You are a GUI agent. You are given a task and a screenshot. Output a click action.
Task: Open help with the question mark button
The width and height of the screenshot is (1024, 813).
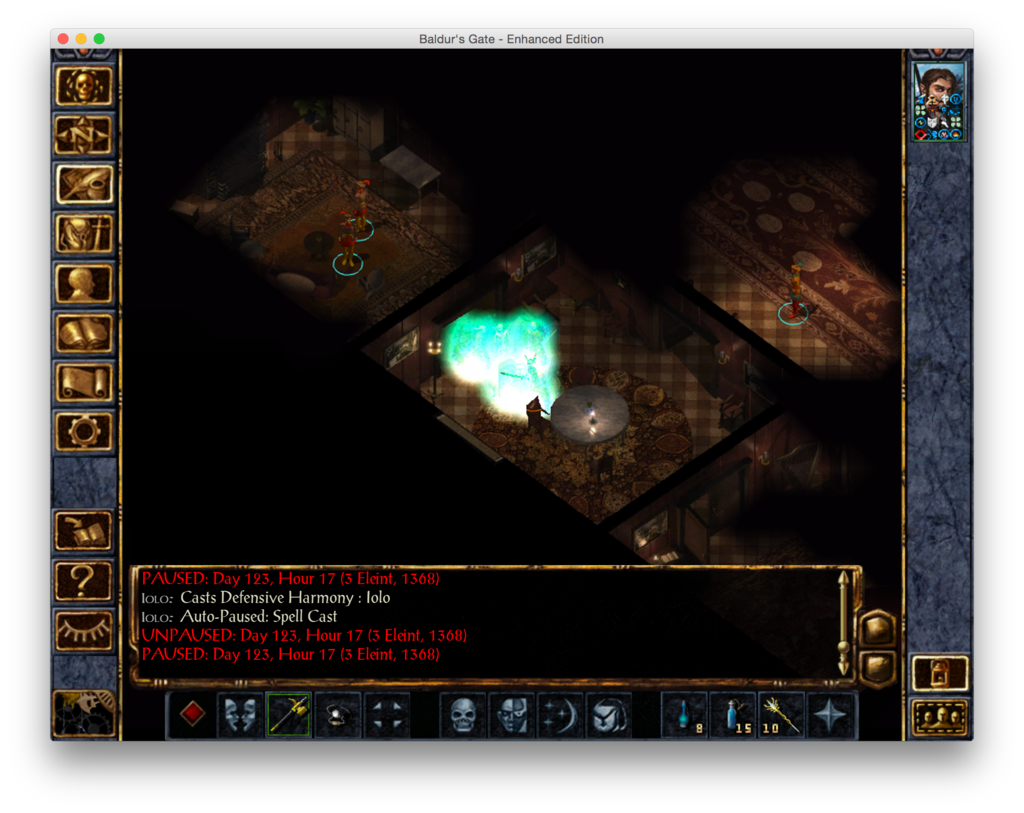[84, 580]
